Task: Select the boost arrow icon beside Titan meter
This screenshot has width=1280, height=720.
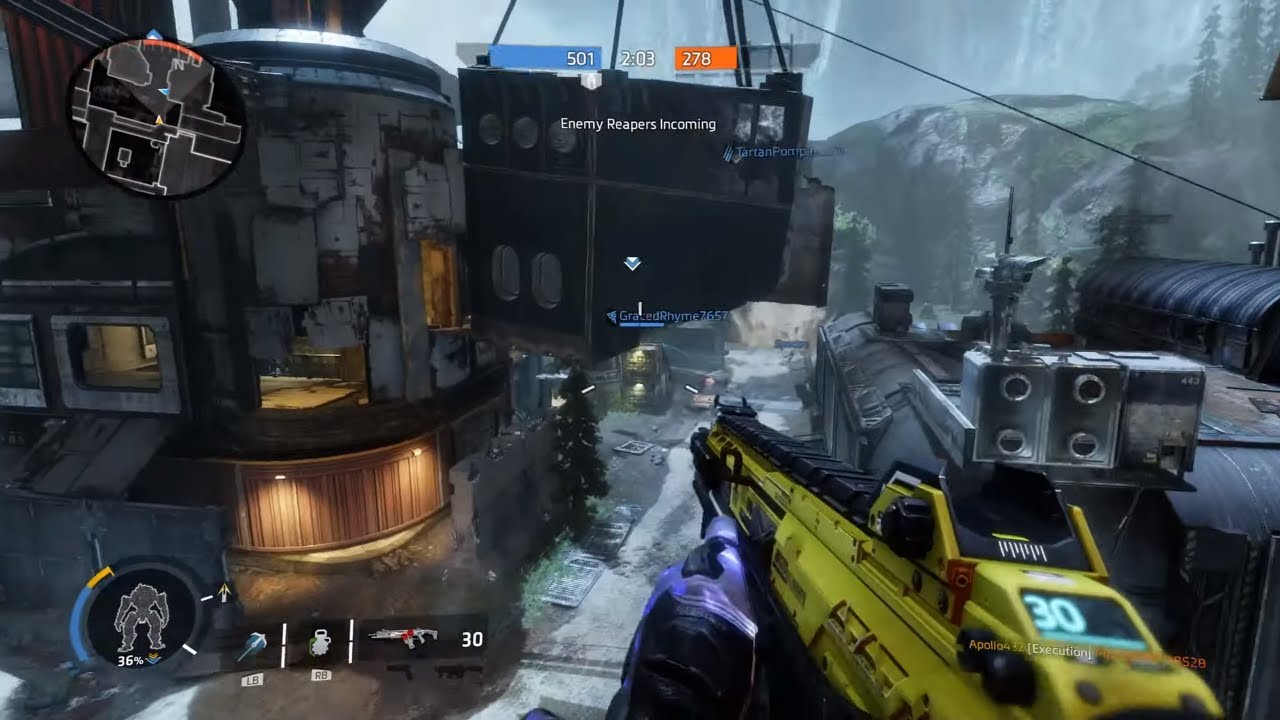Action: point(225,593)
